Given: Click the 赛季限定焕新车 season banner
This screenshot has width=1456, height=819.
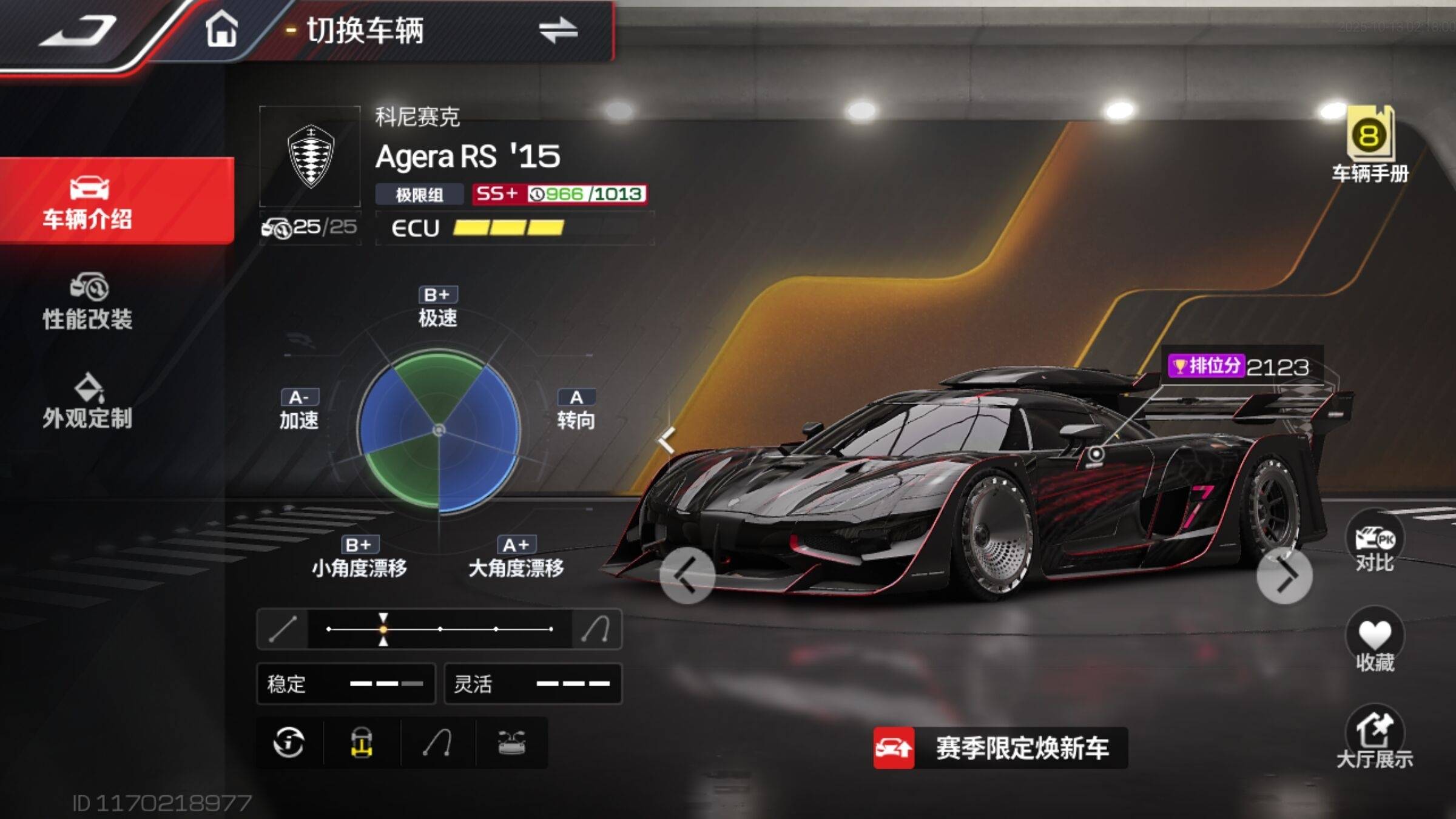Looking at the screenshot, I should click(1000, 748).
